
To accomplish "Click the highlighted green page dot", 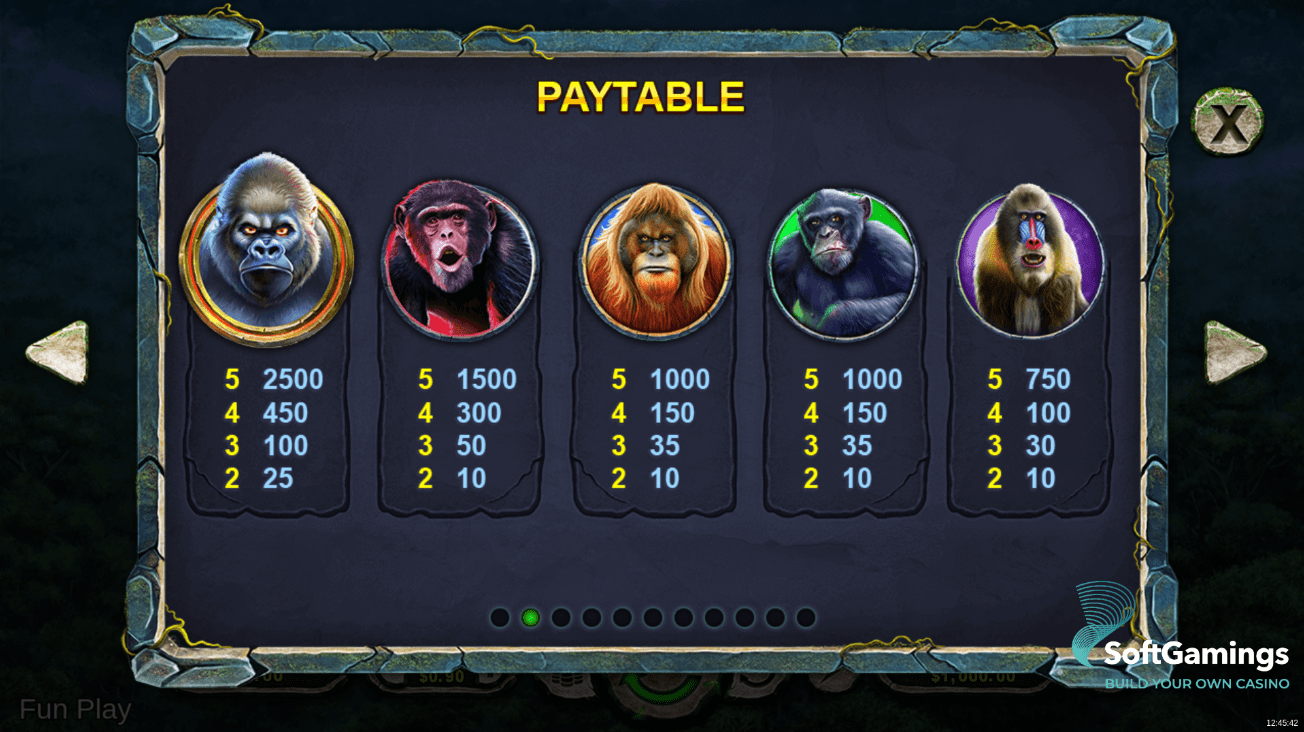I will tap(531, 617).
